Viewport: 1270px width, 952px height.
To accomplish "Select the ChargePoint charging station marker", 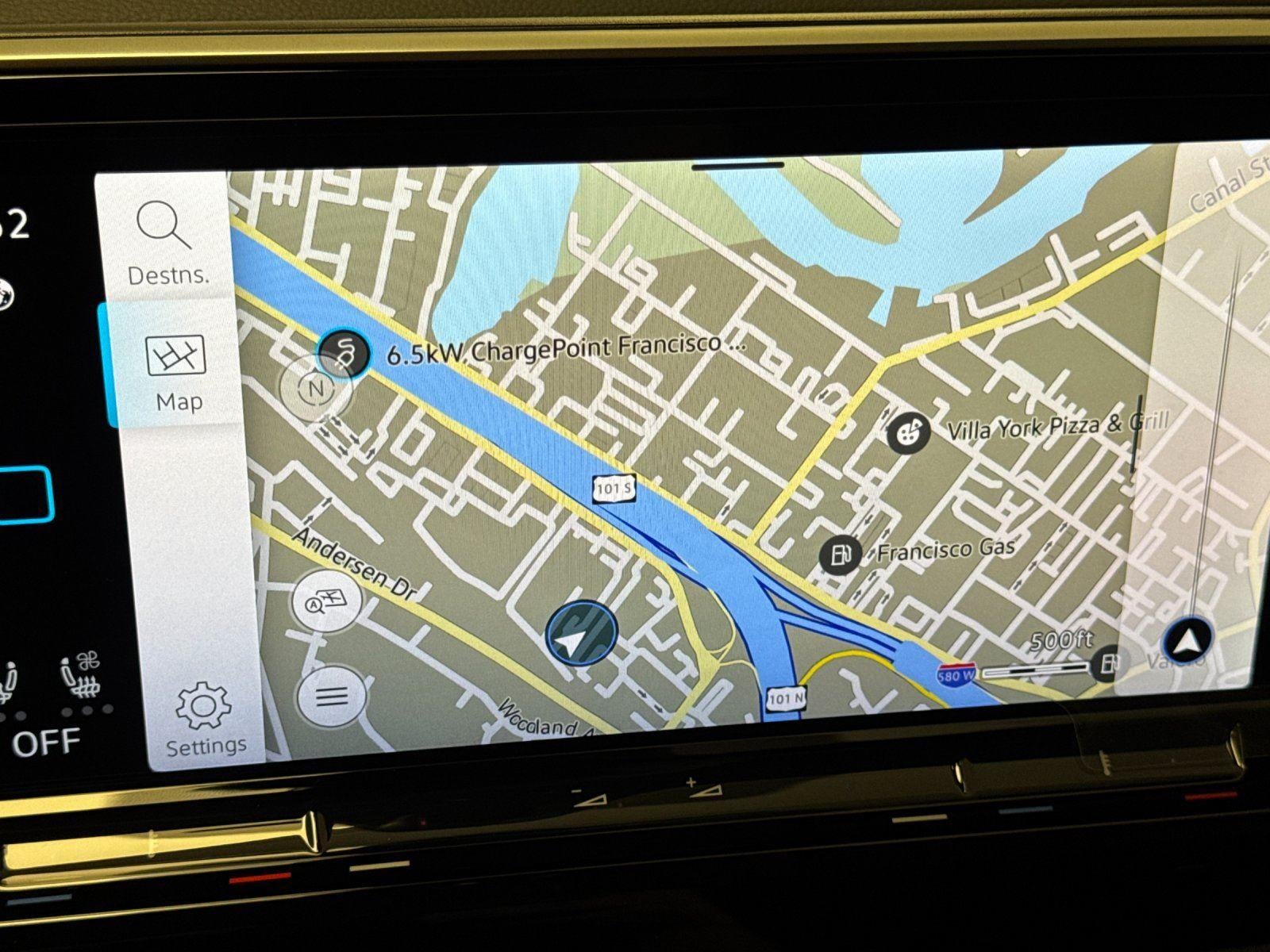I will 344,351.
